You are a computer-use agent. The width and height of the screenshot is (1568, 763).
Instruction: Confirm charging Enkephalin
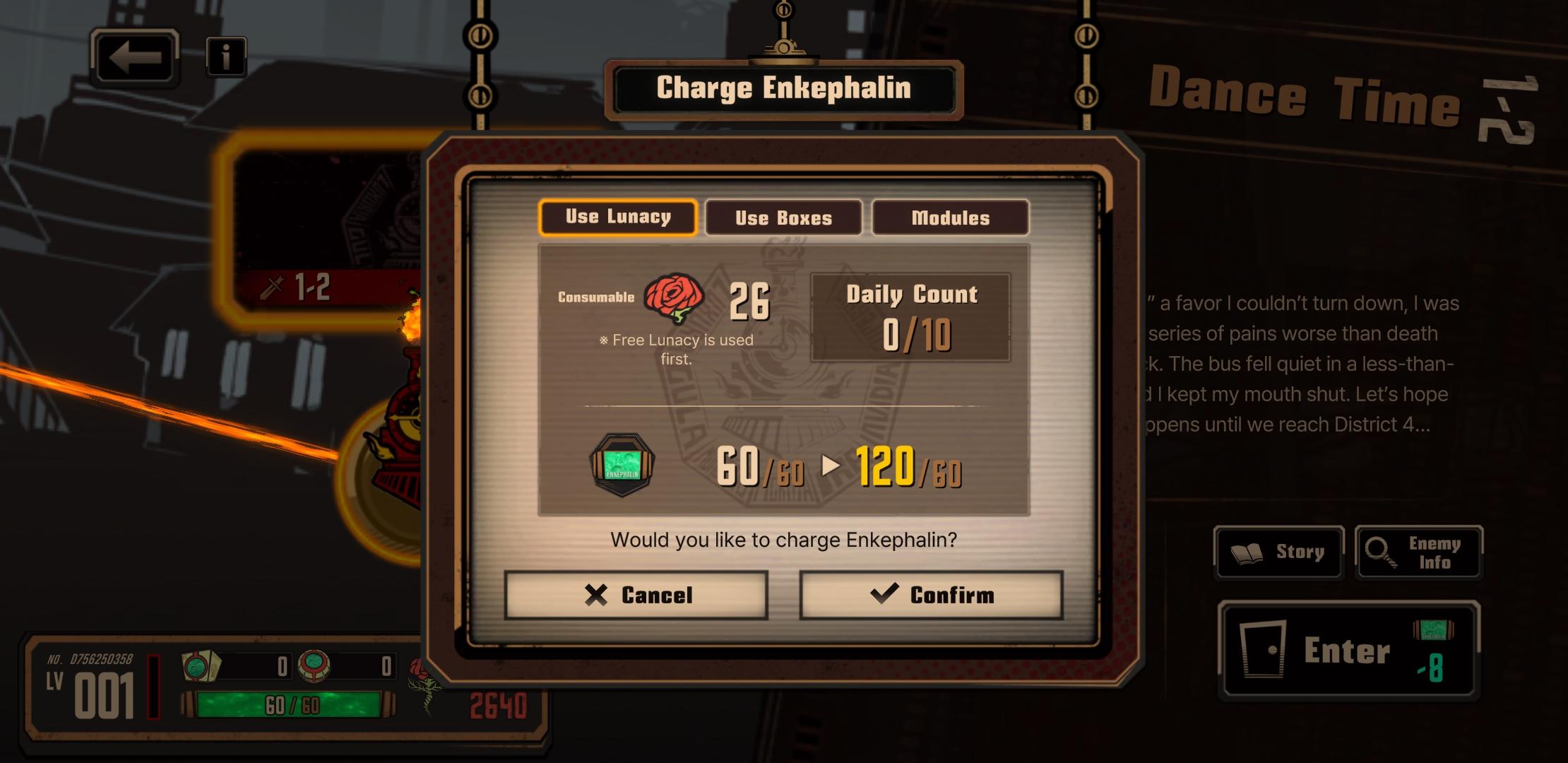click(x=932, y=595)
